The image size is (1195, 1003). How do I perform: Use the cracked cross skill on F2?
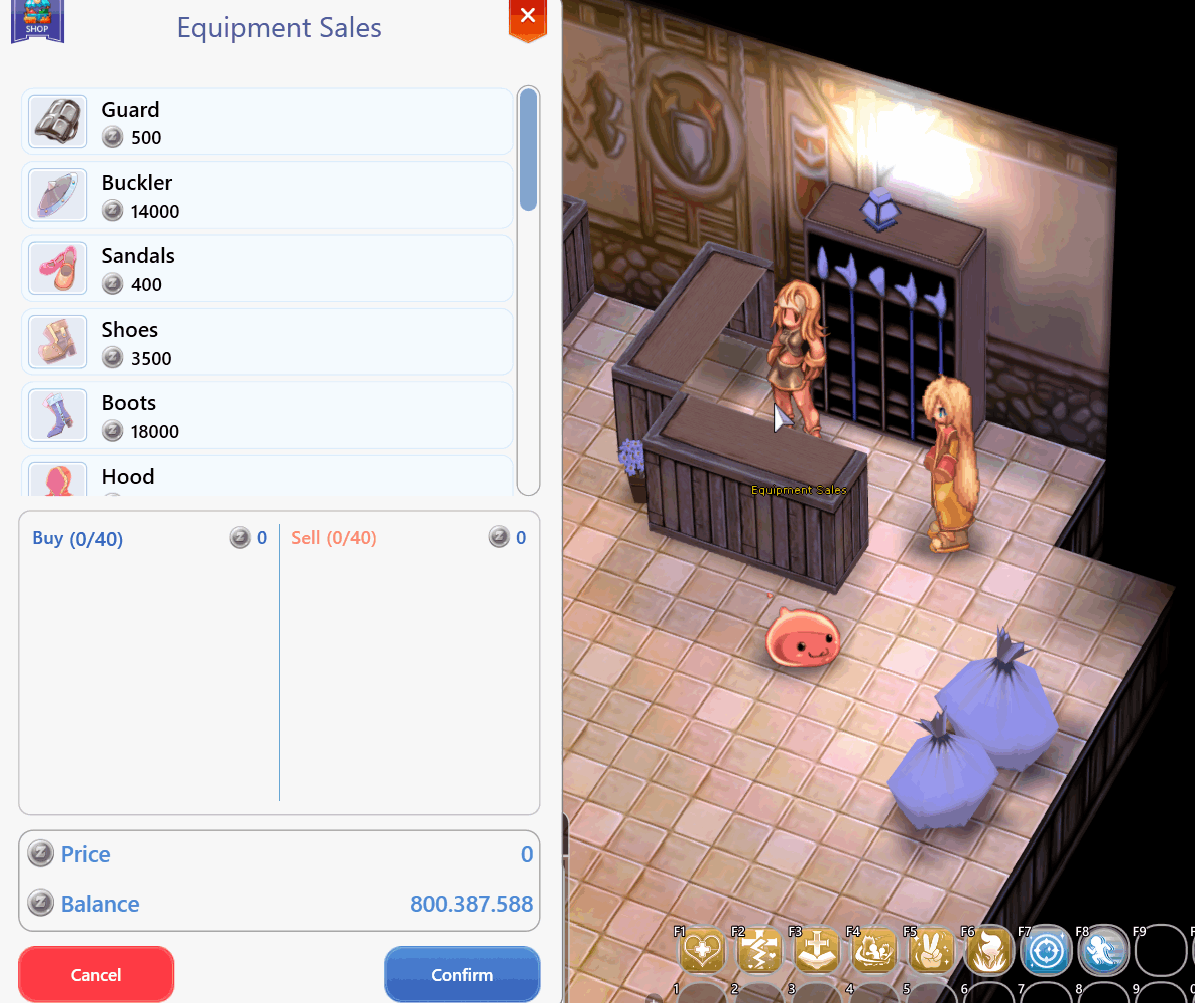click(x=759, y=950)
